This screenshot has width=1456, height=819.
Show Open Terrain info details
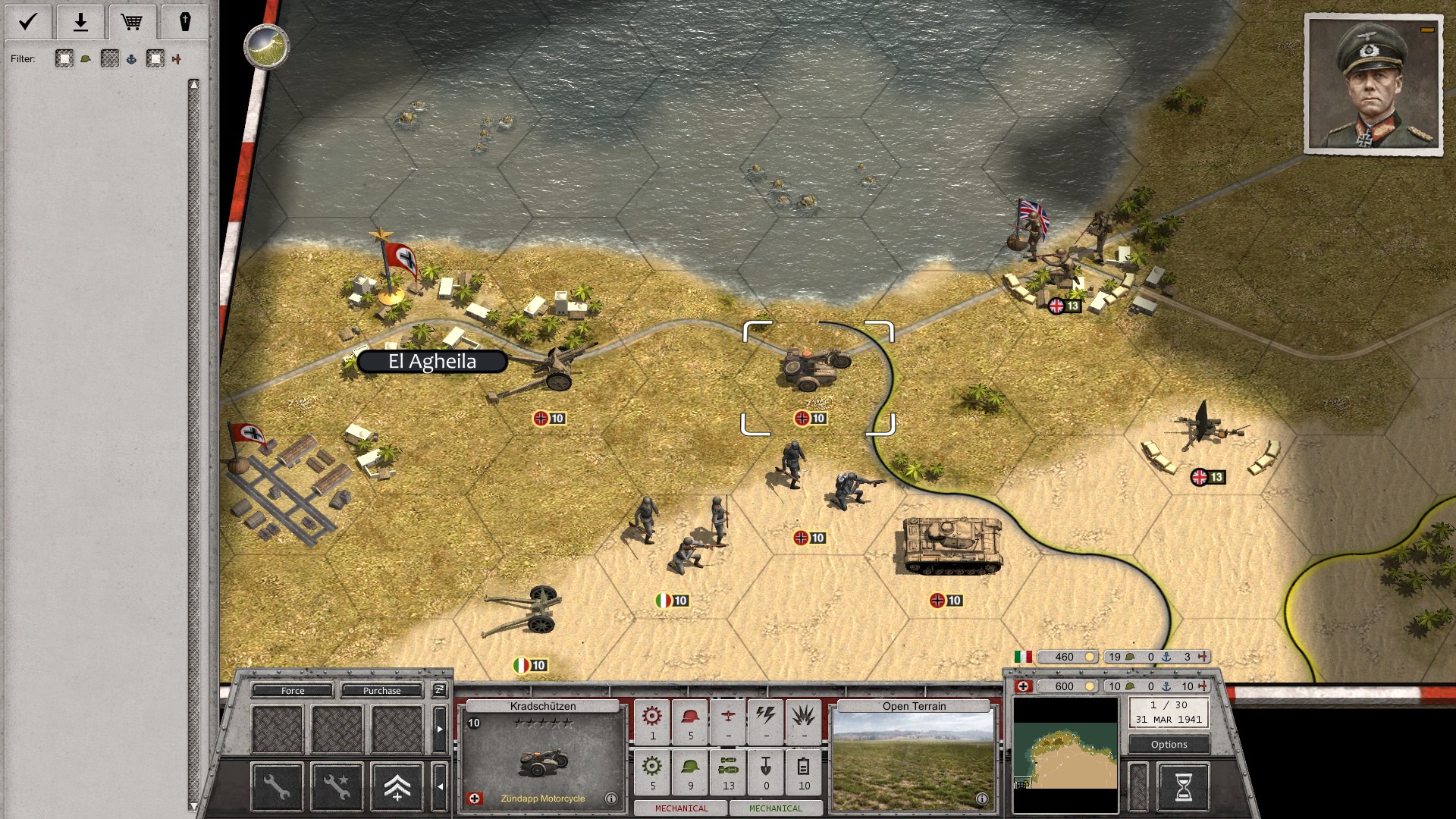[x=982, y=799]
